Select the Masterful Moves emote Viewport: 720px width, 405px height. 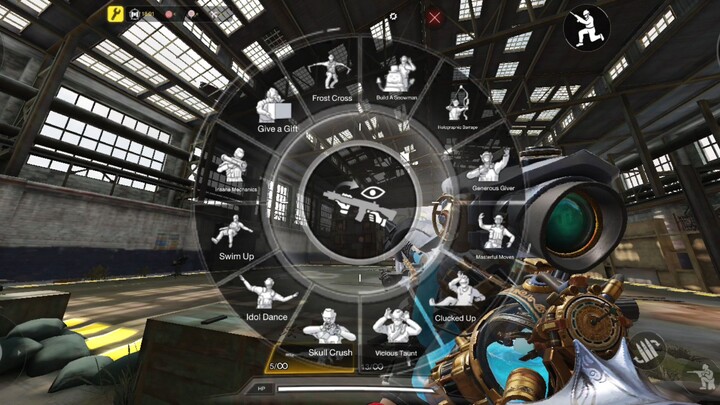(x=494, y=236)
